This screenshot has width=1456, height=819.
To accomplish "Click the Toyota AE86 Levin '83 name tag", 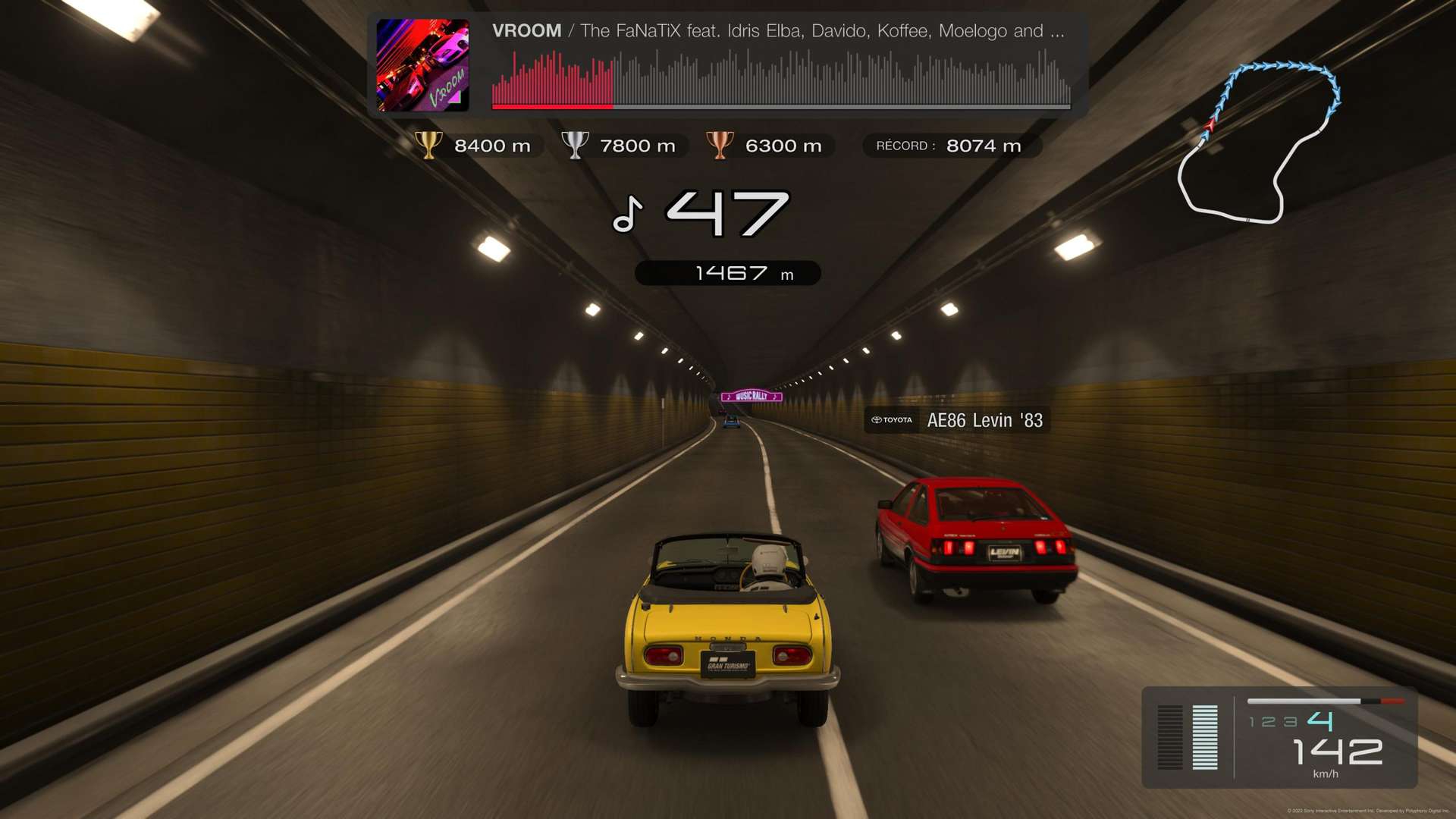I will tap(957, 420).
